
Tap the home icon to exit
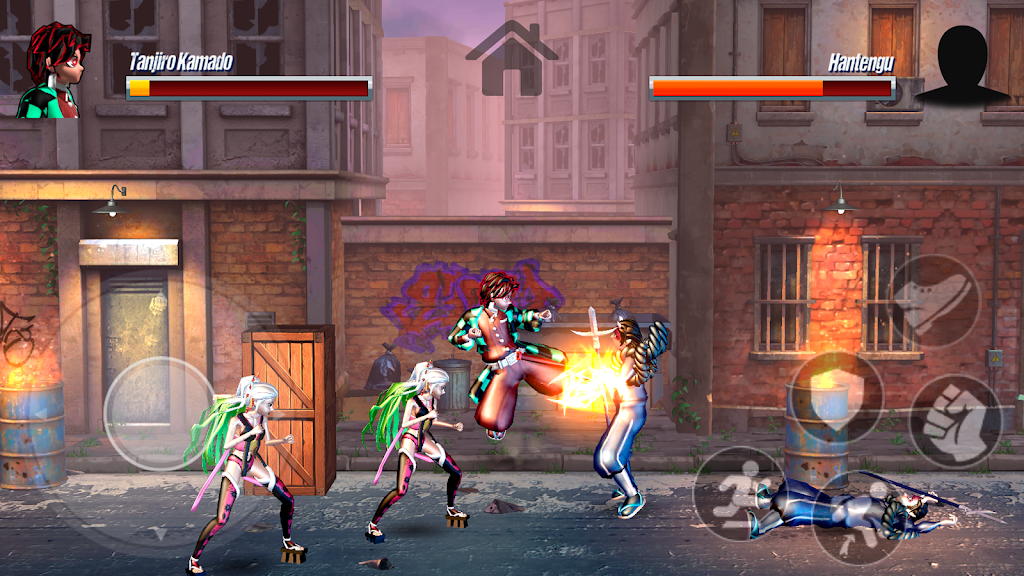point(511,60)
